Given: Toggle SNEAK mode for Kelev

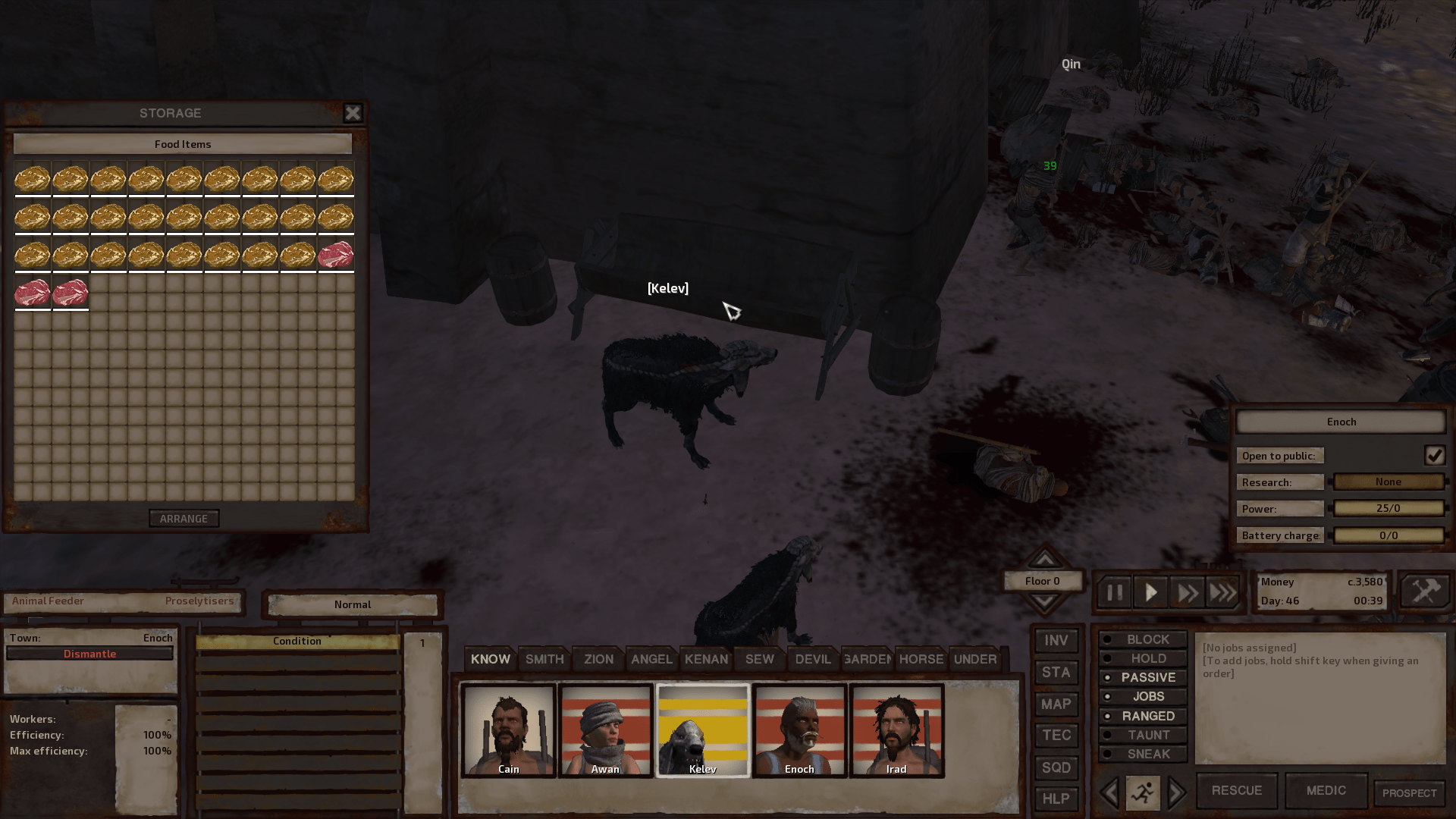Looking at the screenshot, I should click(x=1142, y=754).
